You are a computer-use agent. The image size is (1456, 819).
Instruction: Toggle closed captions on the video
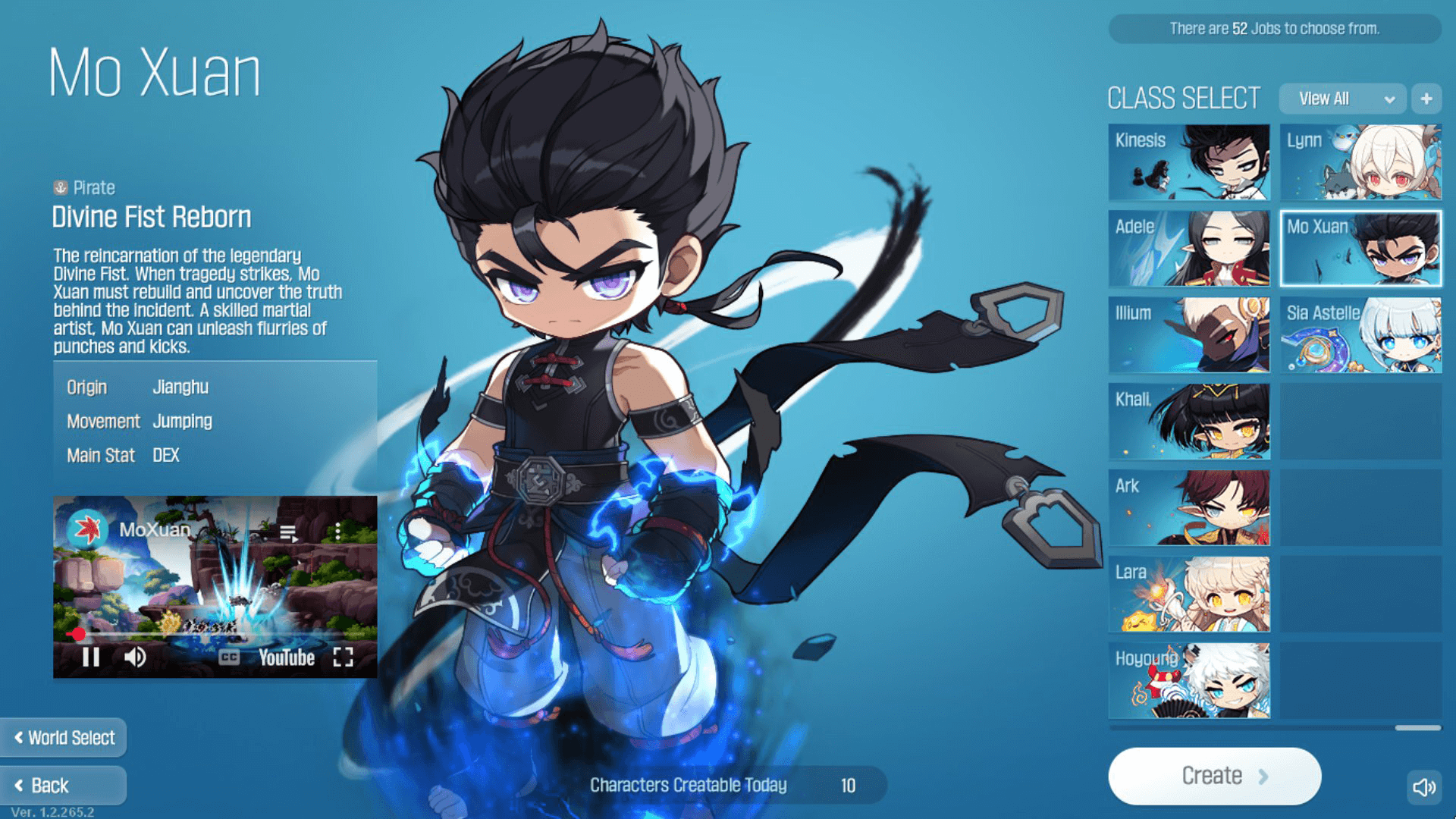(229, 657)
